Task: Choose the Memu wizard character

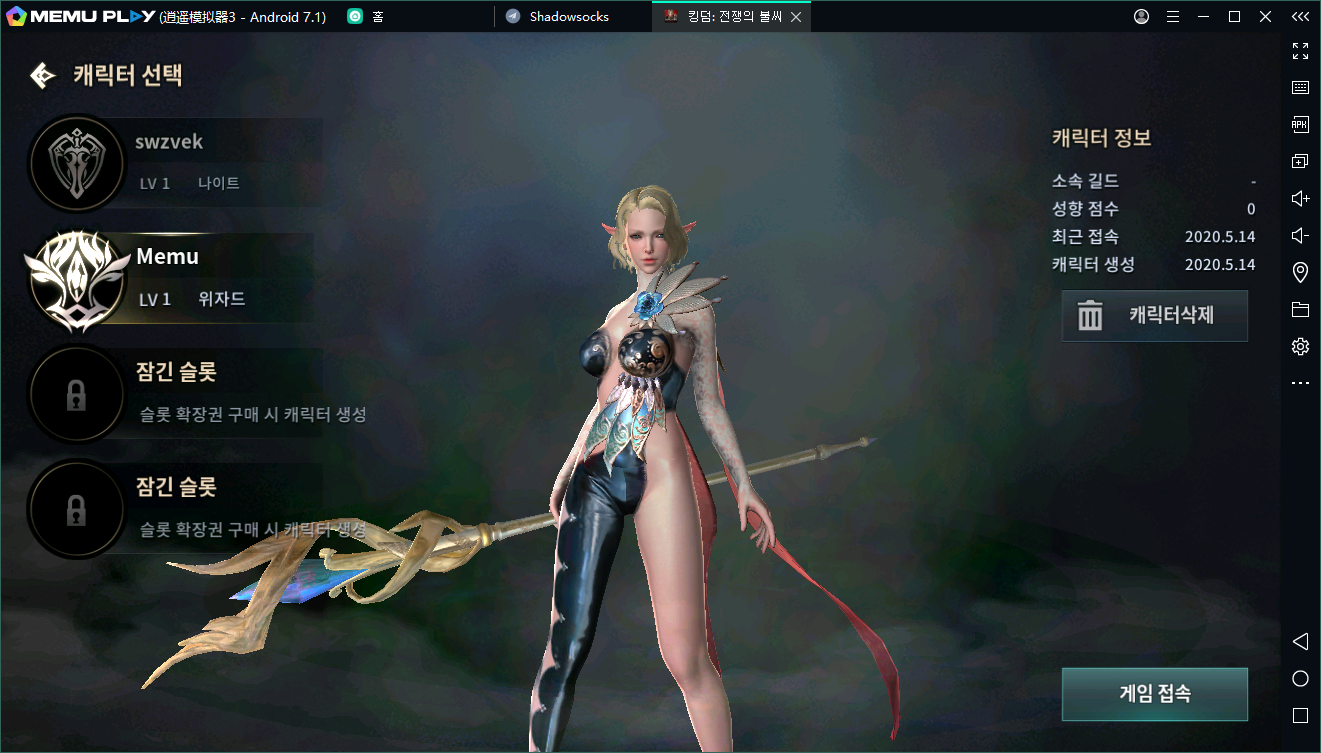Action: [x=170, y=277]
